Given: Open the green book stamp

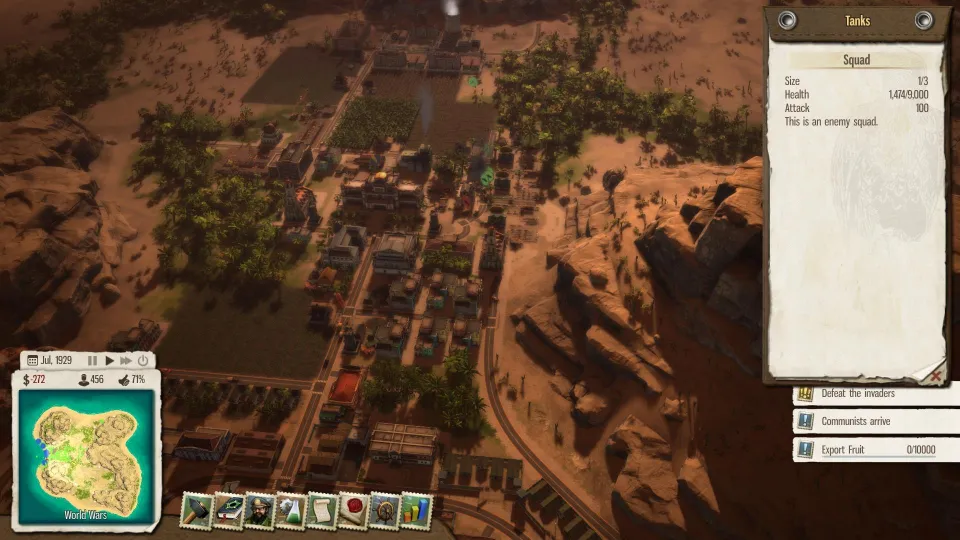Looking at the screenshot, I should click(229, 511).
